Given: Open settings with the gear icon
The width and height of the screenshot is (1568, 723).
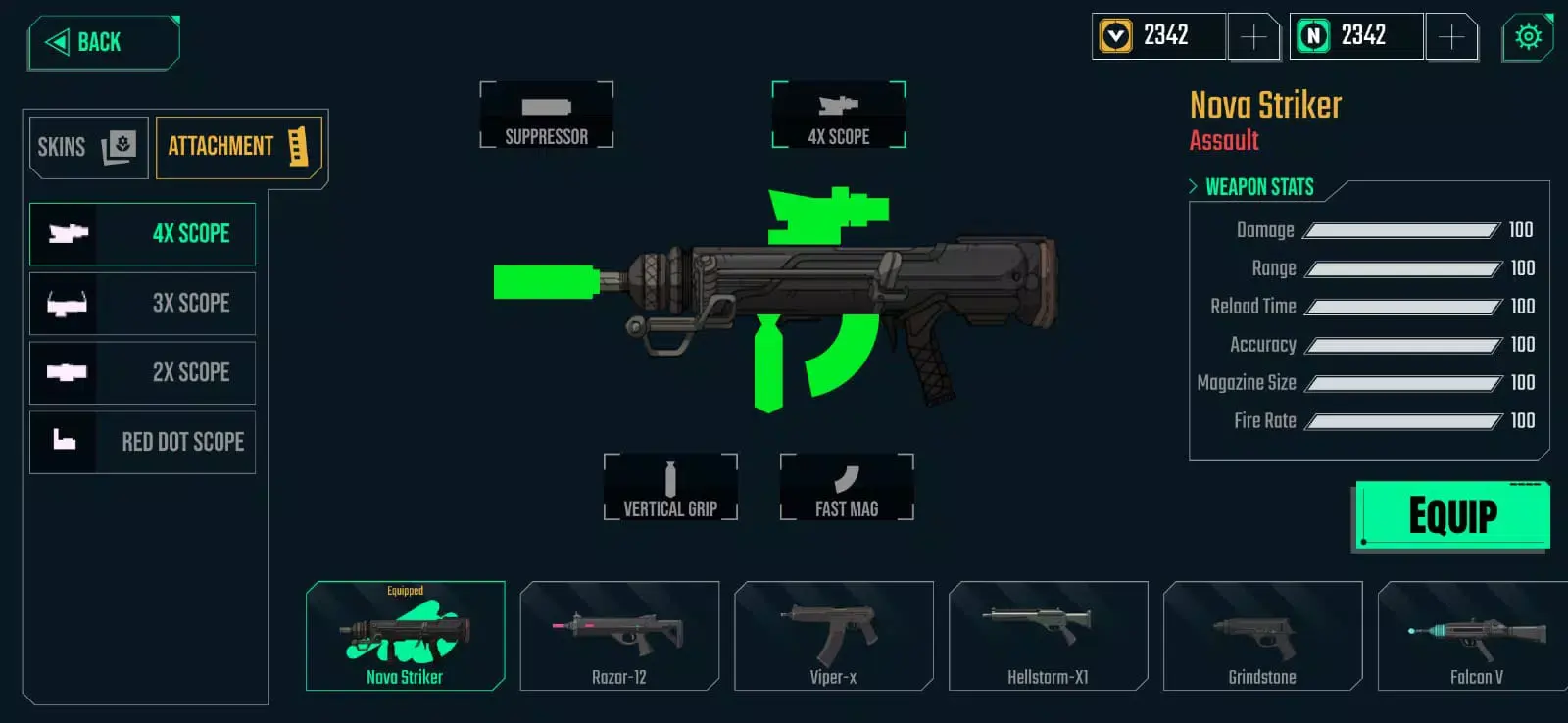Looking at the screenshot, I should 1528,37.
